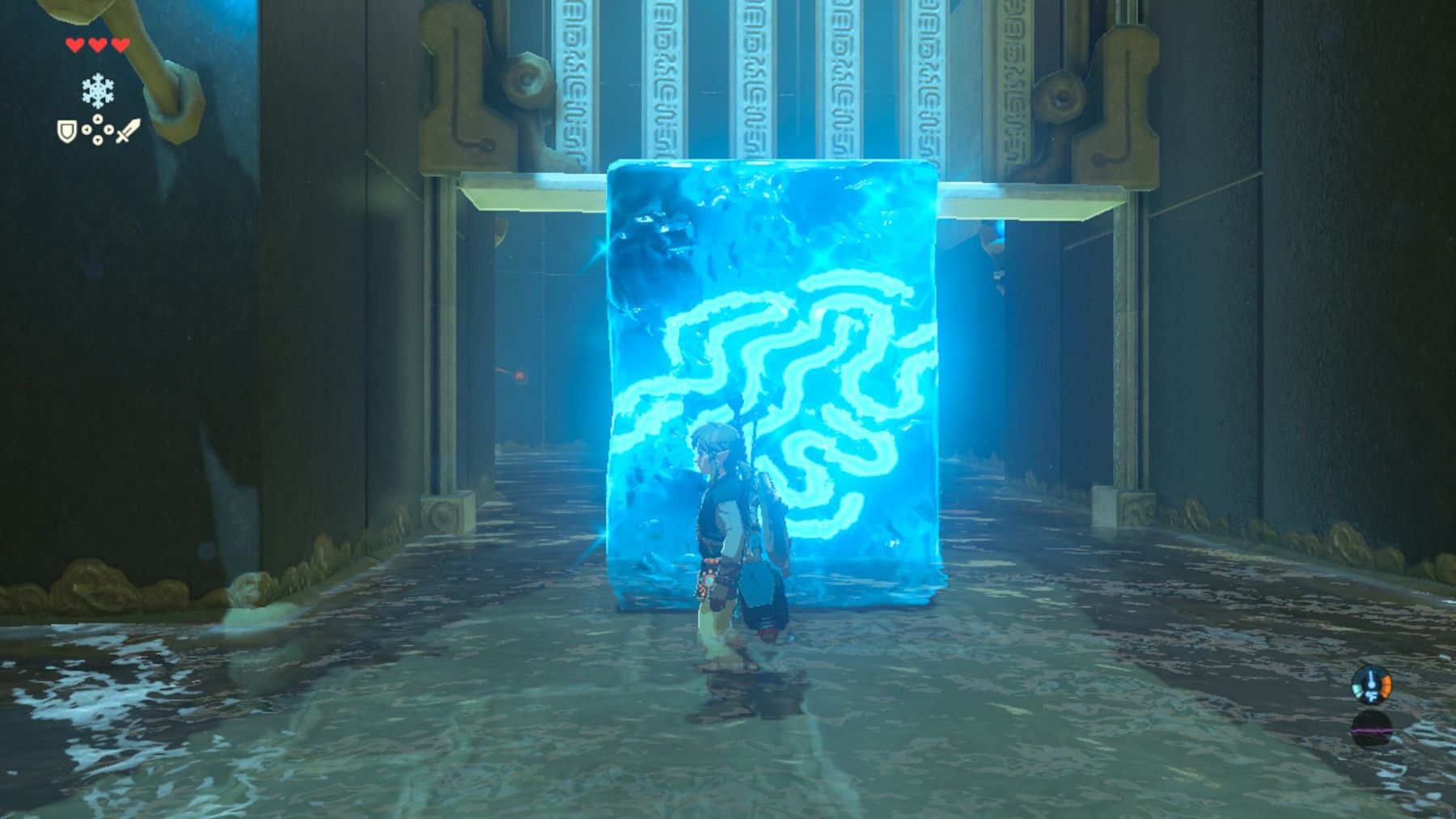Click the down arrow on the D-pad indicator
Viewport: 1456px width, 819px height.
(x=98, y=140)
